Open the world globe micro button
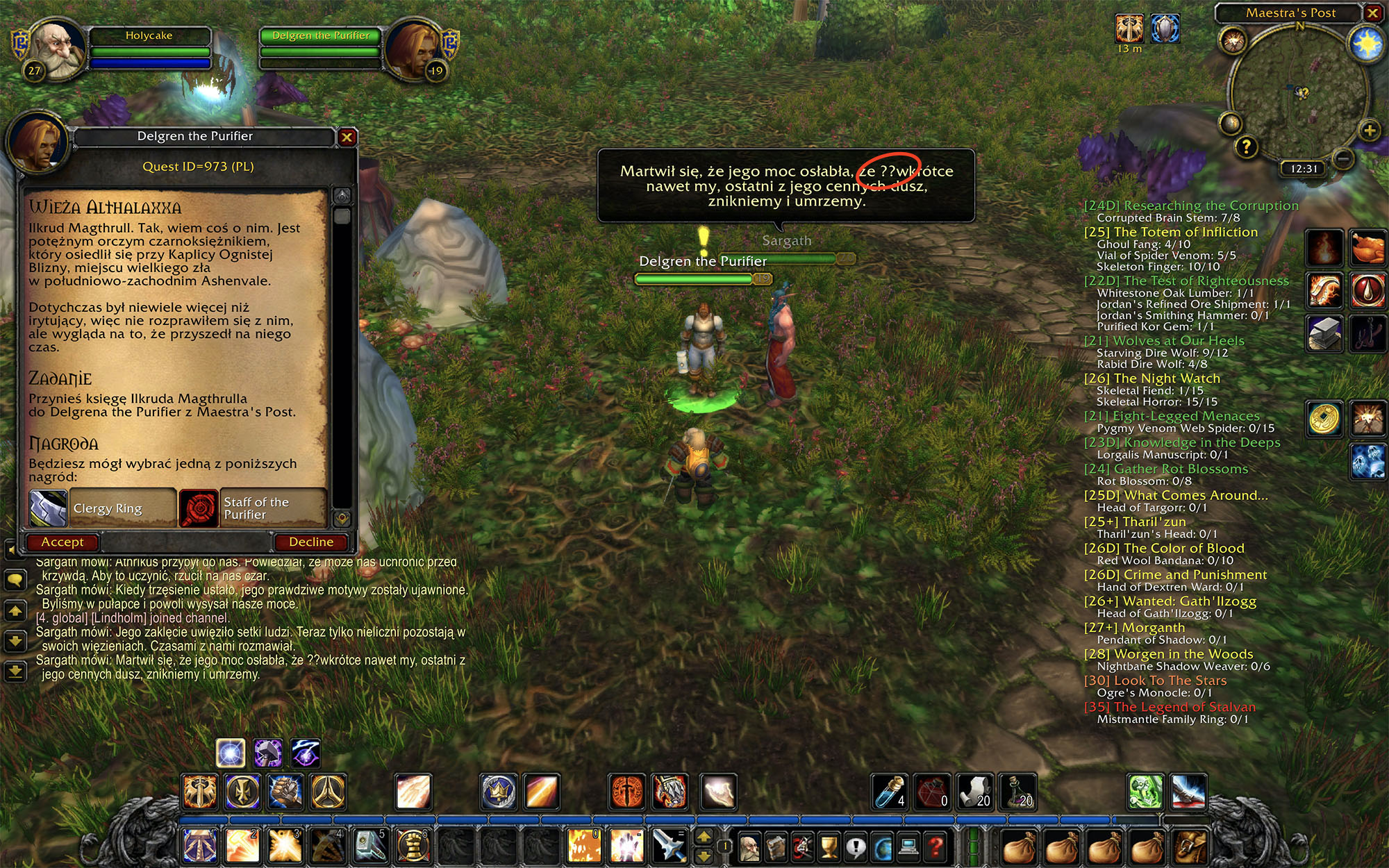The height and width of the screenshot is (868, 1389). tap(883, 846)
